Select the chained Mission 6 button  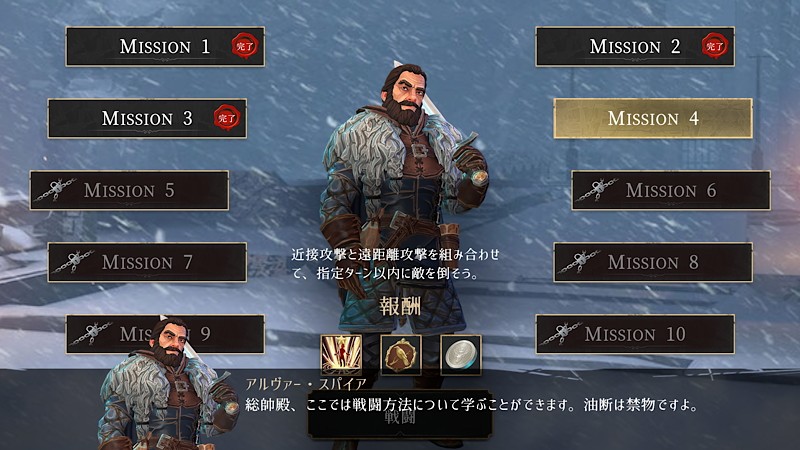671,190
